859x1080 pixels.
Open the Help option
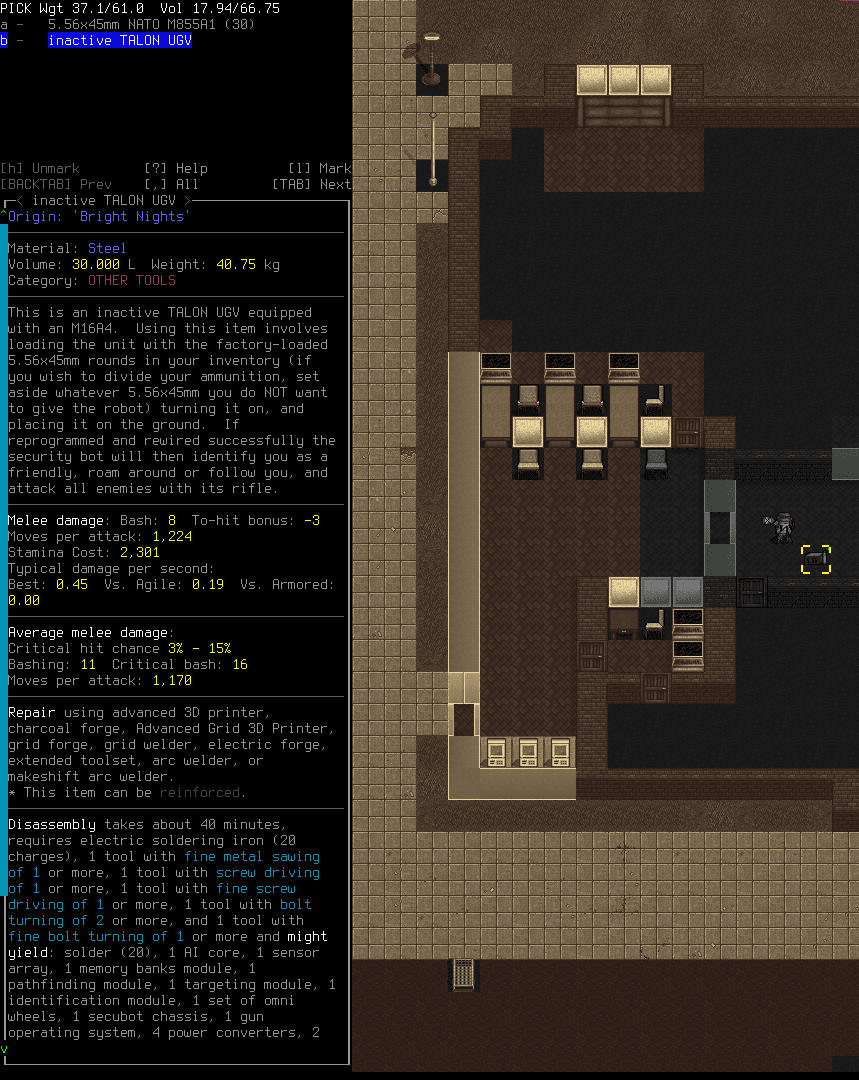(x=176, y=168)
